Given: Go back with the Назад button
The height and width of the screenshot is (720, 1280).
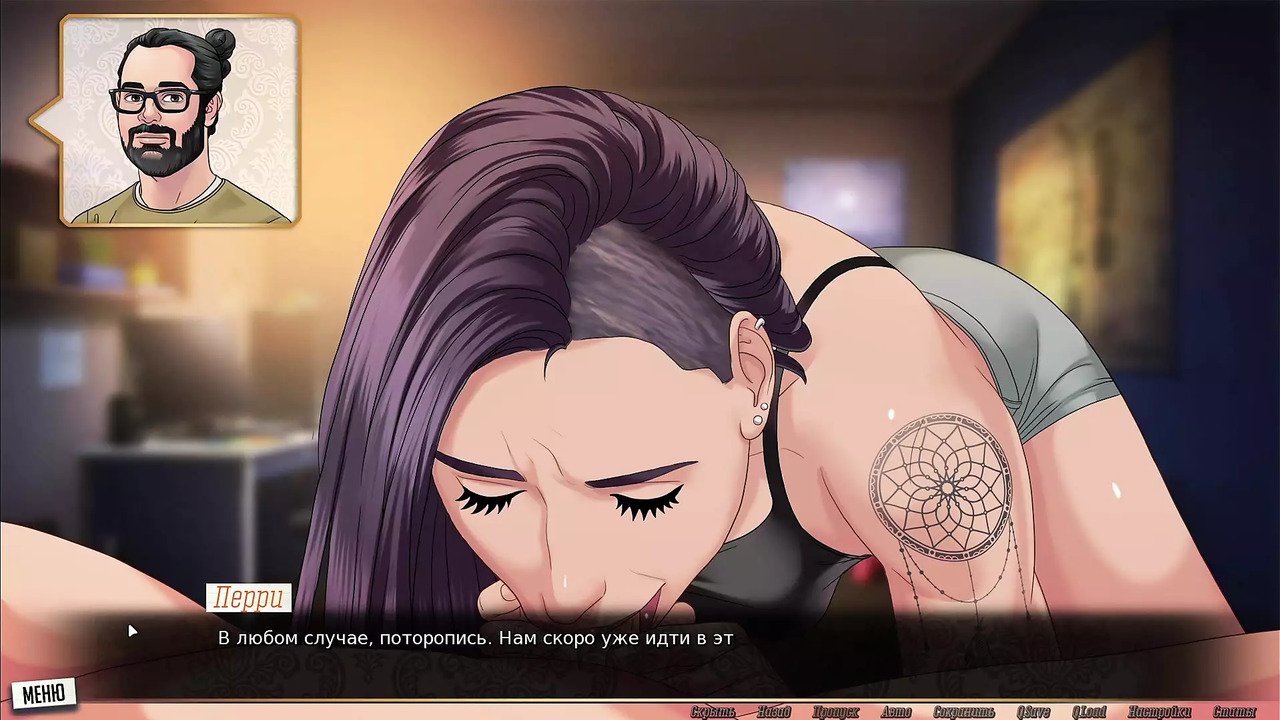Looking at the screenshot, I should coord(774,712).
